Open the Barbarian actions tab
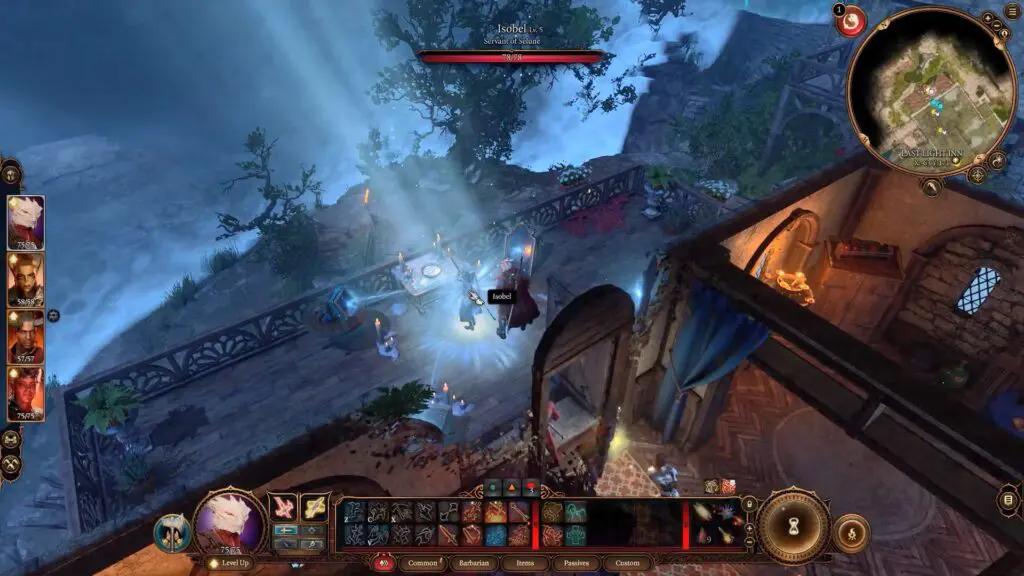Viewport: 1024px width, 576px height. point(473,563)
